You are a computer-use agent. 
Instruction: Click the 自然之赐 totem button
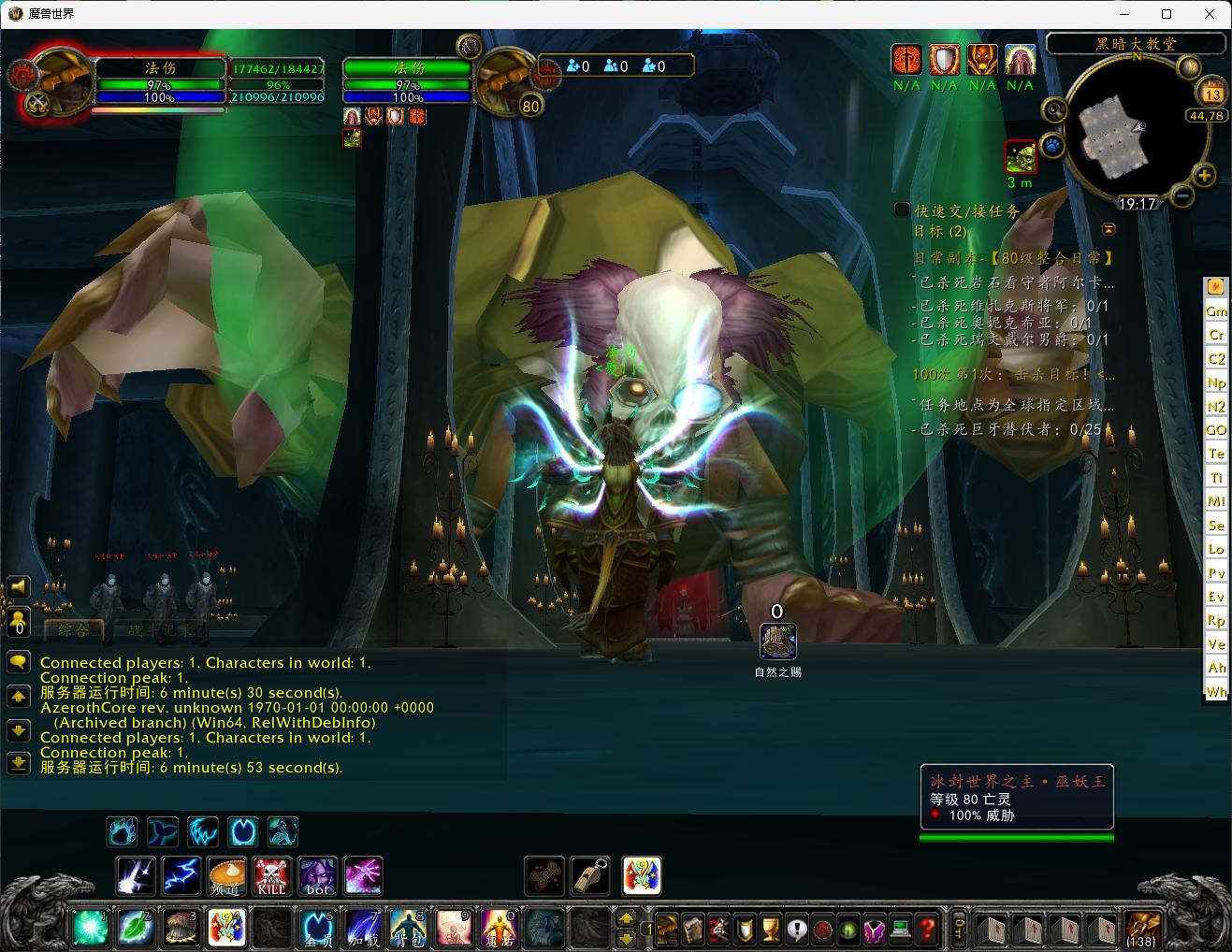click(x=777, y=641)
